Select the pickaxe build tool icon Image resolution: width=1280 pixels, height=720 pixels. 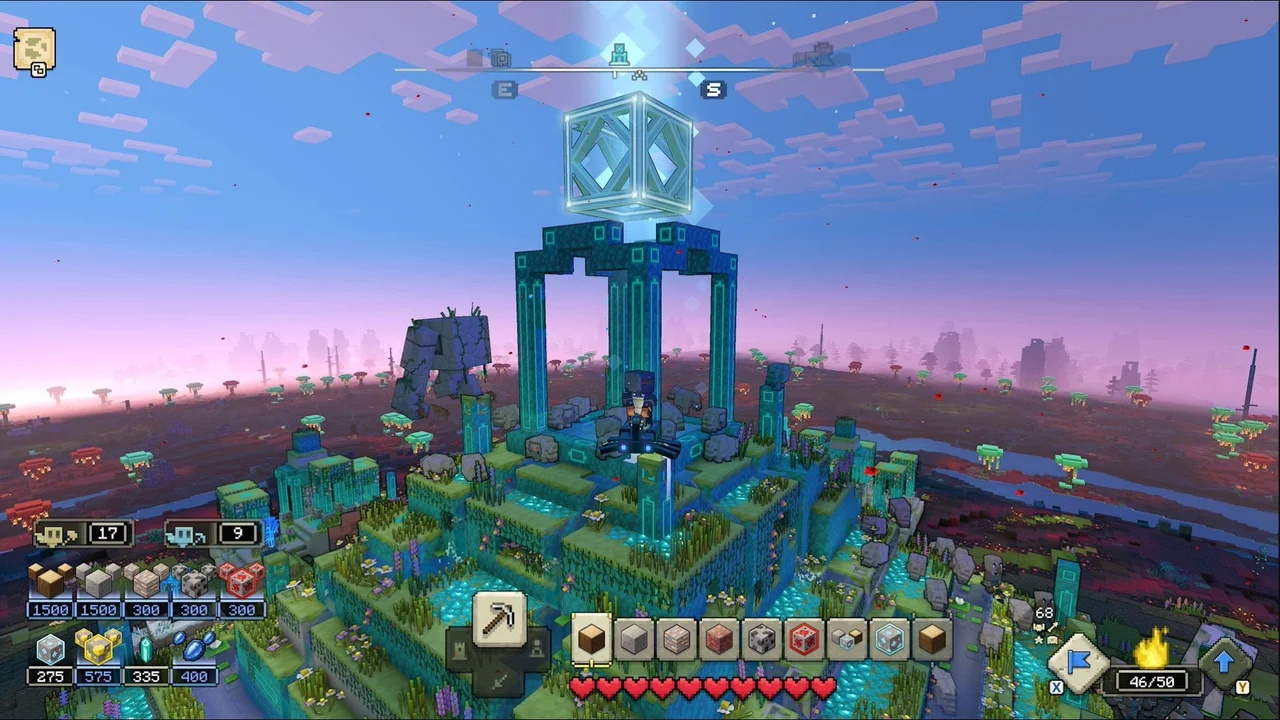pos(500,622)
